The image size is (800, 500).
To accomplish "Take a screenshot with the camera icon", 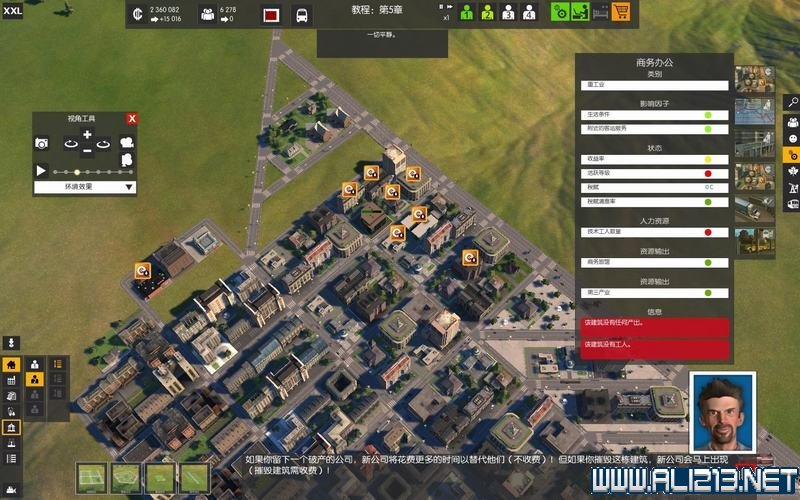I will pyautogui.click(x=42, y=144).
